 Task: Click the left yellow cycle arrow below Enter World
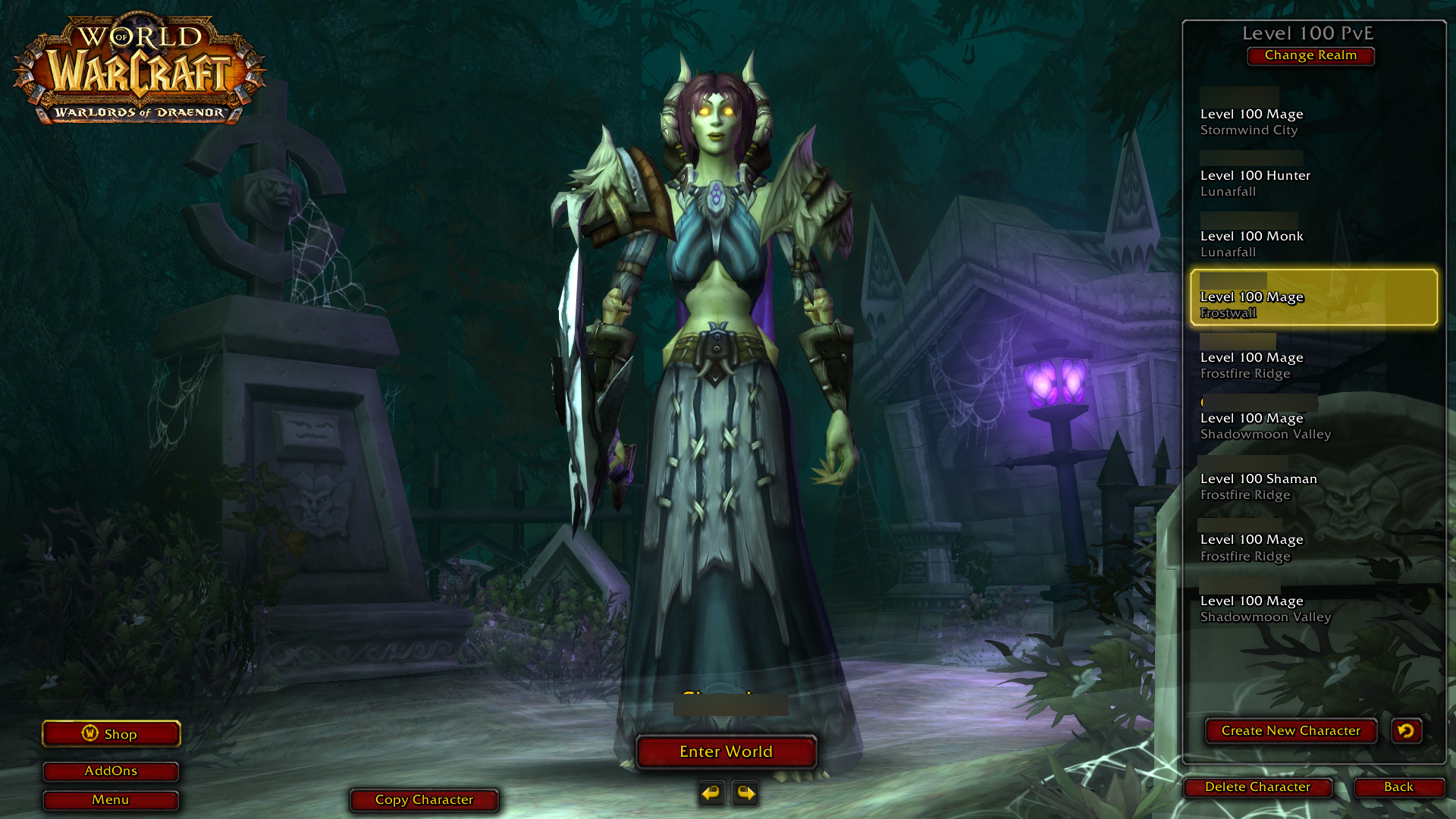[x=711, y=793]
